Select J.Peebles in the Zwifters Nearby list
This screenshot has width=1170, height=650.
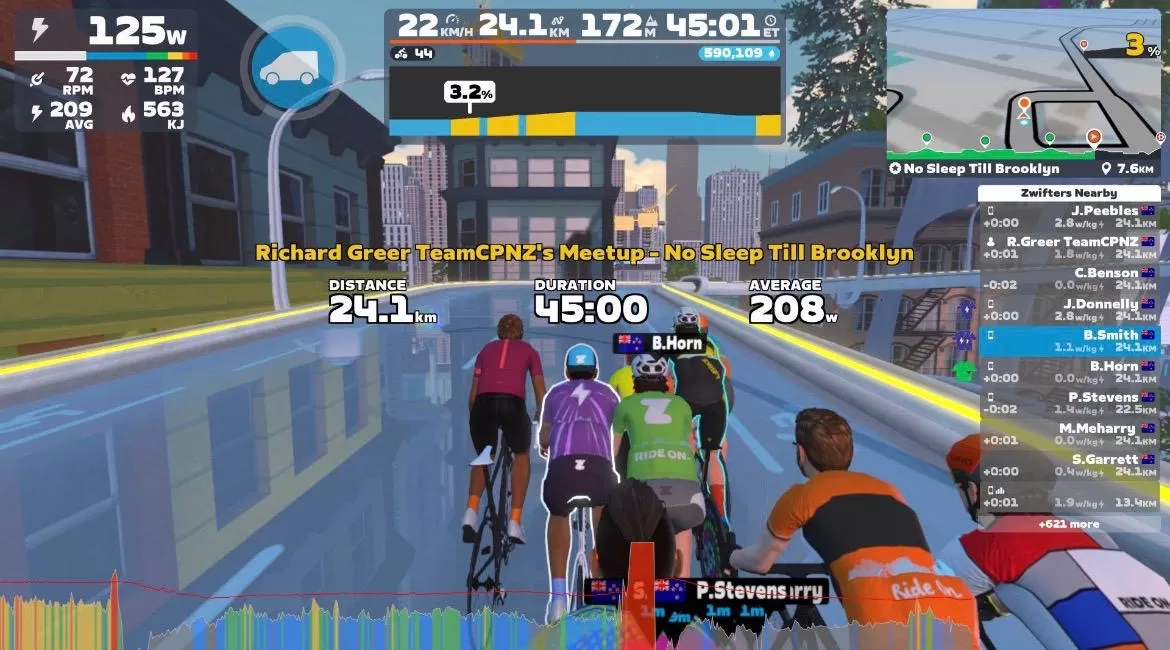click(x=1068, y=216)
